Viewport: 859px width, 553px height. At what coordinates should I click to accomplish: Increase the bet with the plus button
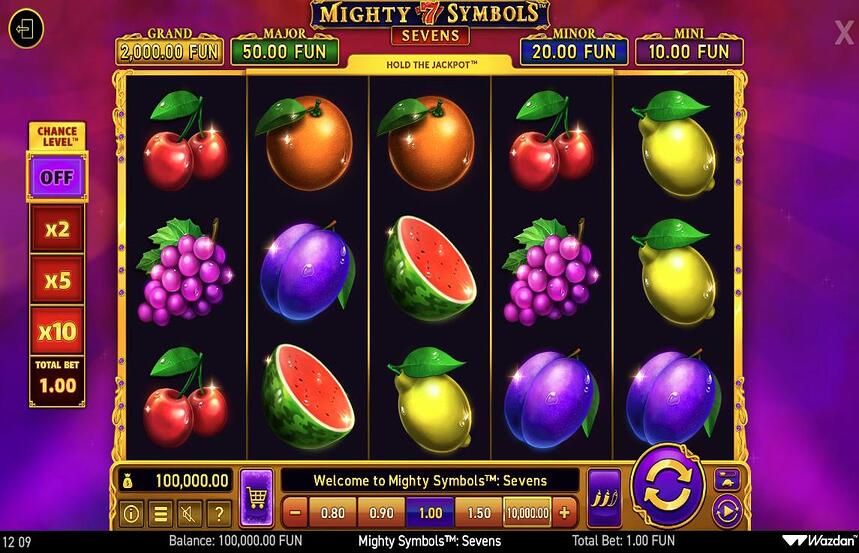click(565, 513)
